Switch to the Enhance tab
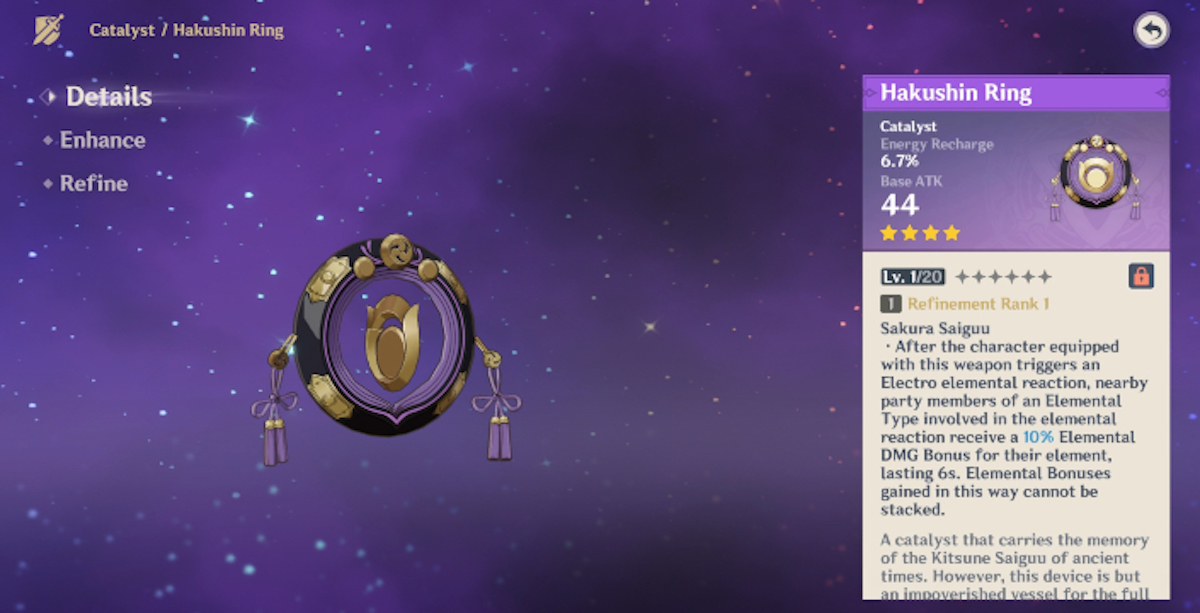Viewport: 1200px width, 613px height. click(x=102, y=140)
